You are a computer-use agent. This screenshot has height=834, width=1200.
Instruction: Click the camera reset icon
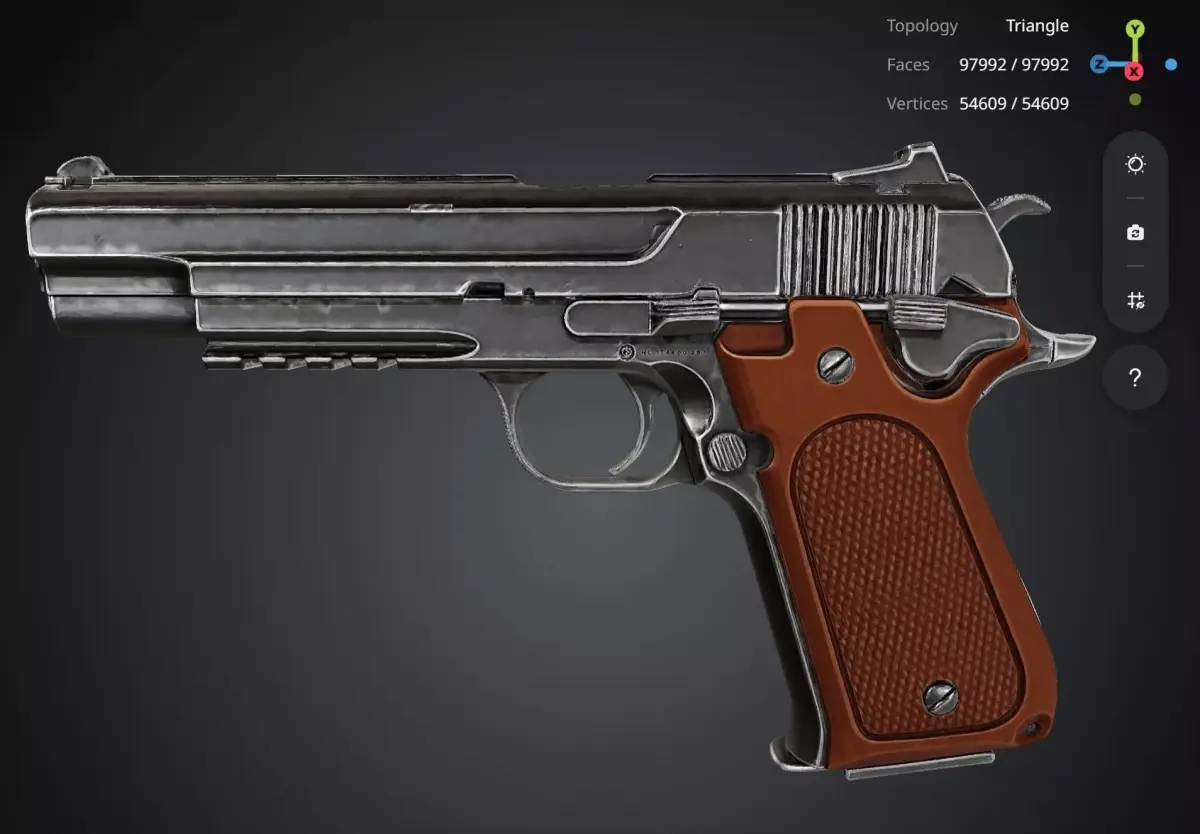(x=1135, y=232)
